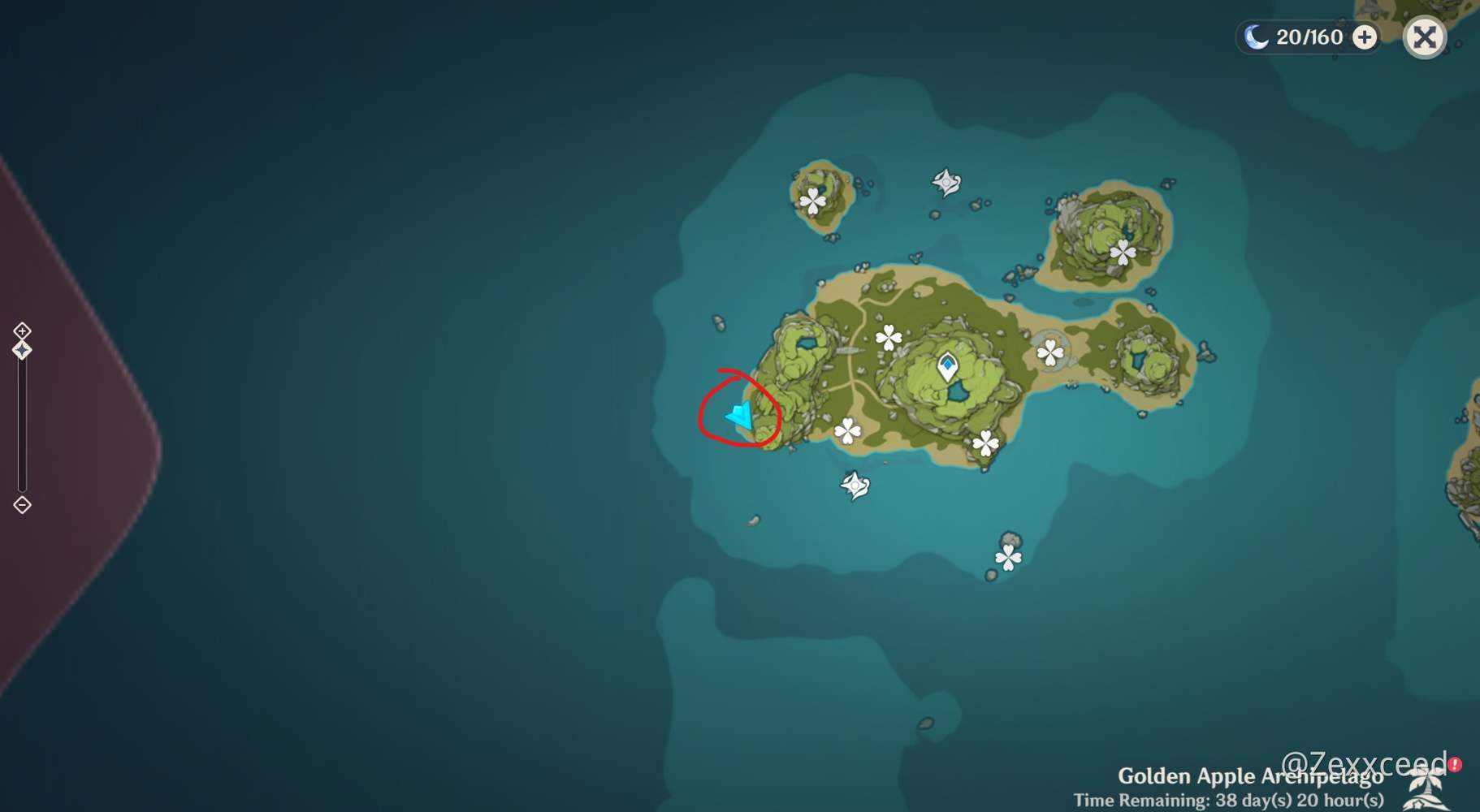Open the teleport waypoint west of the domain

pos(847,430)
